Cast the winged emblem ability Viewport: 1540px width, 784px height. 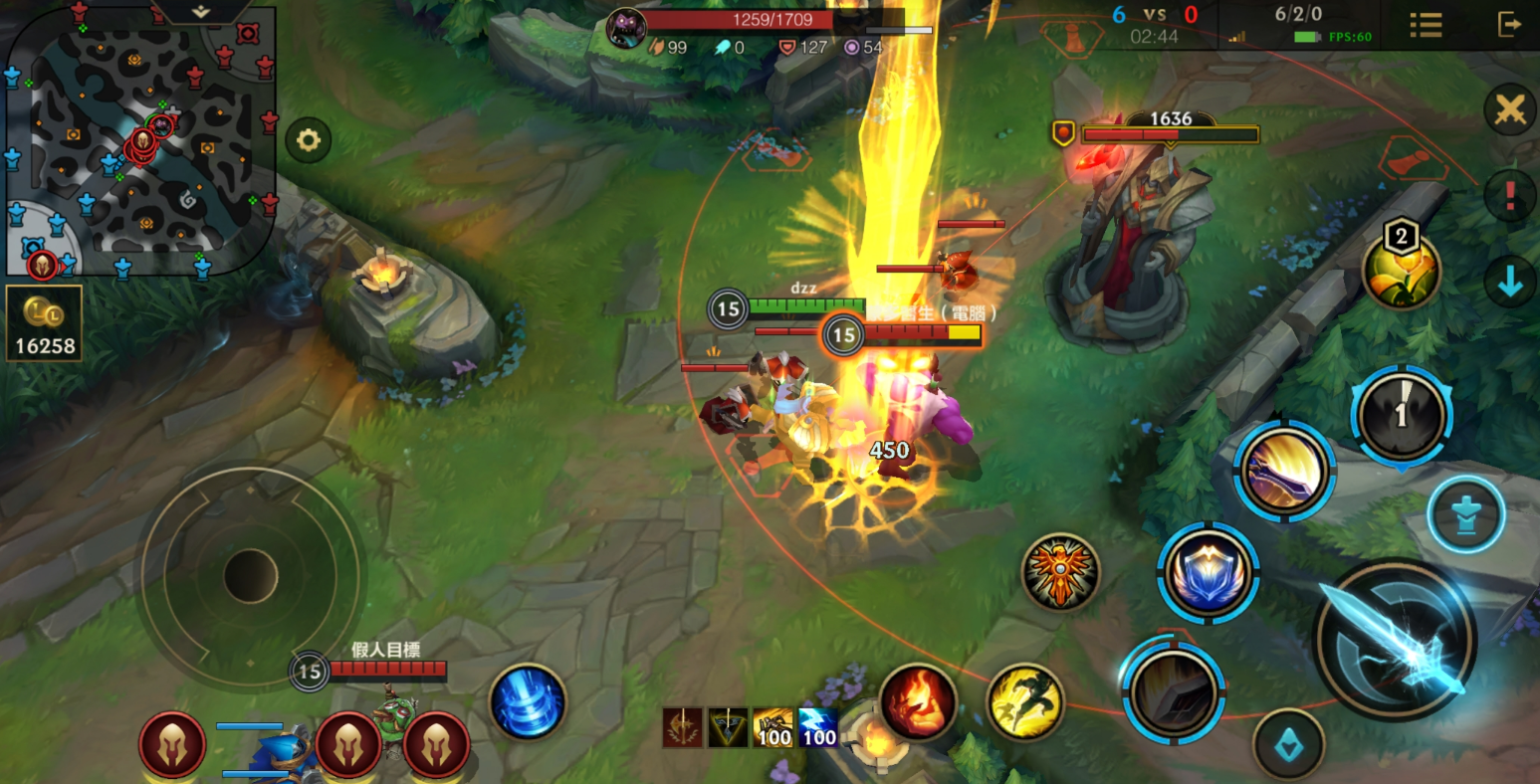click(x=1060, y=571)
